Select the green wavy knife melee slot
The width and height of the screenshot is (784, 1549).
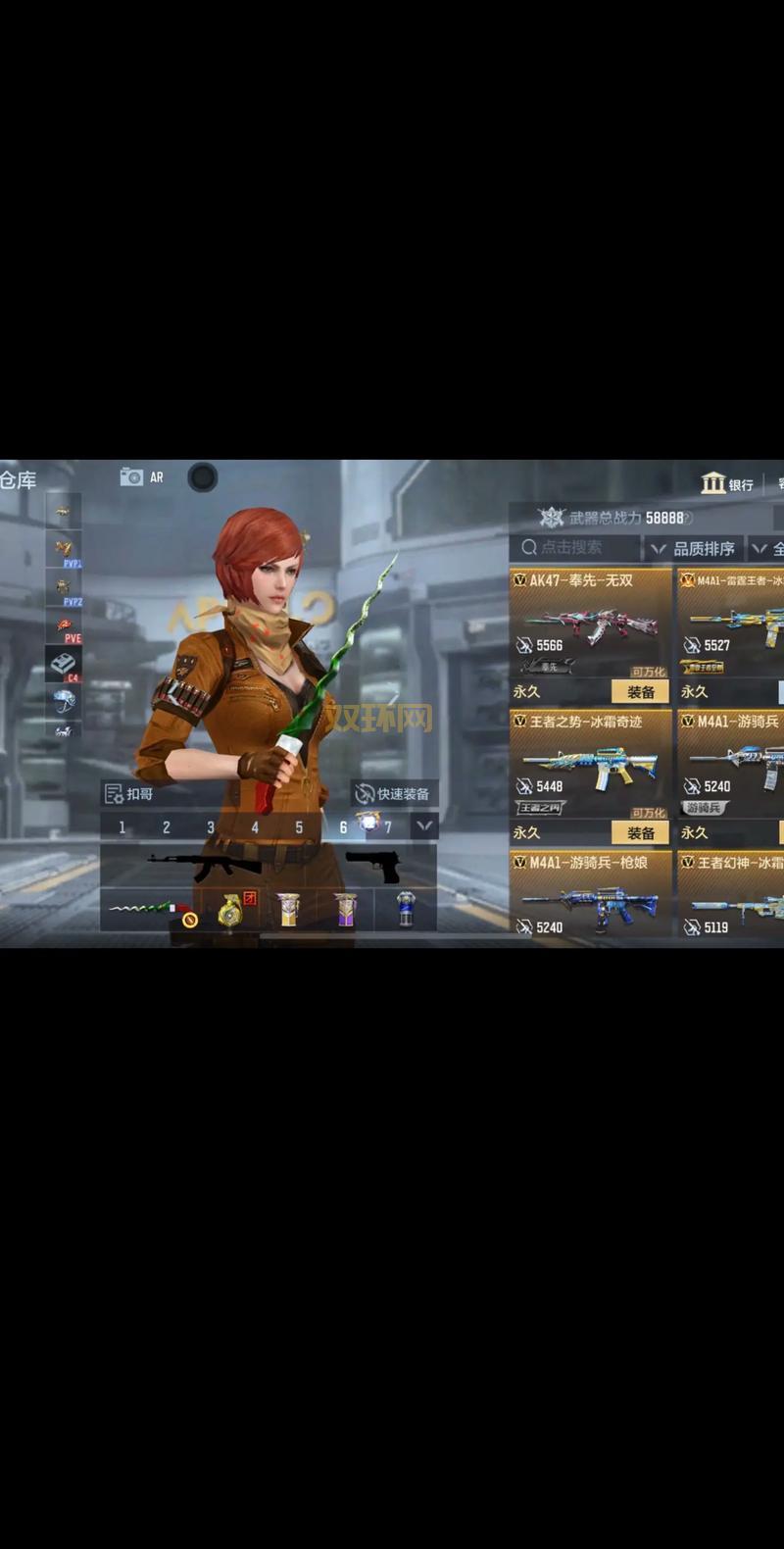(147, 910)
